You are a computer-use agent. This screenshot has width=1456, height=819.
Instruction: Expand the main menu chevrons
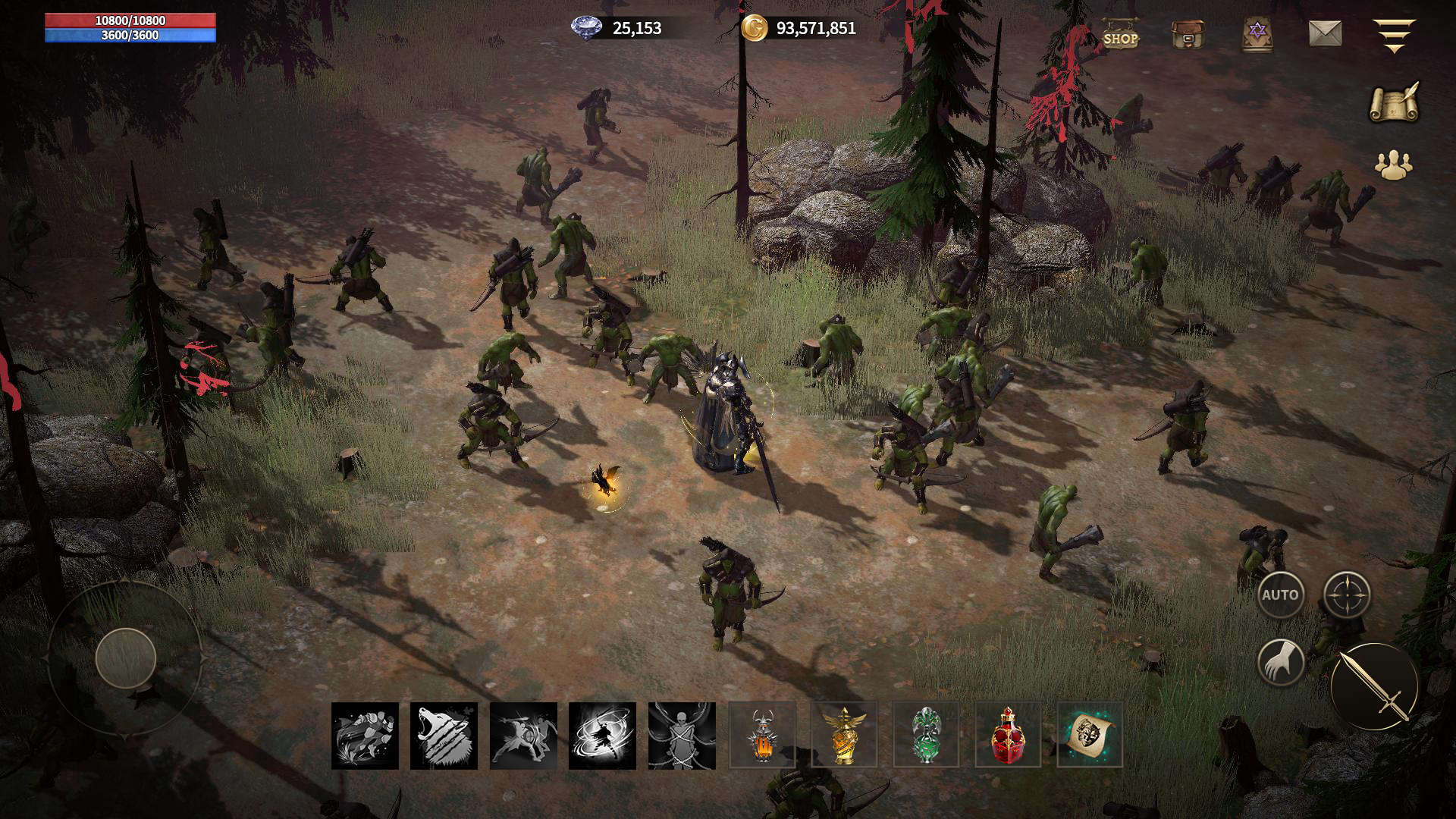[1395, 34]
